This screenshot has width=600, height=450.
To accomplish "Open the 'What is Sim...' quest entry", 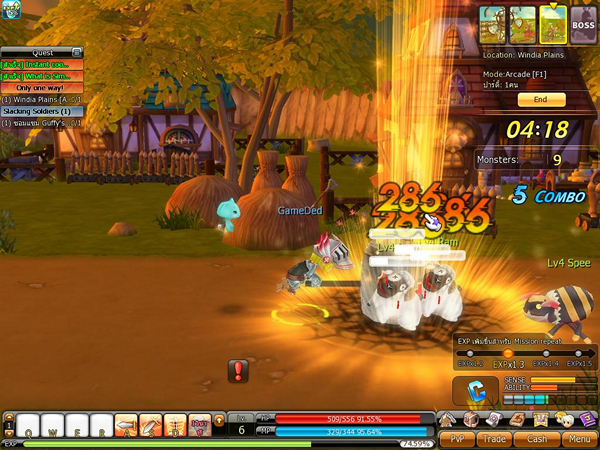I will (40, 76).
